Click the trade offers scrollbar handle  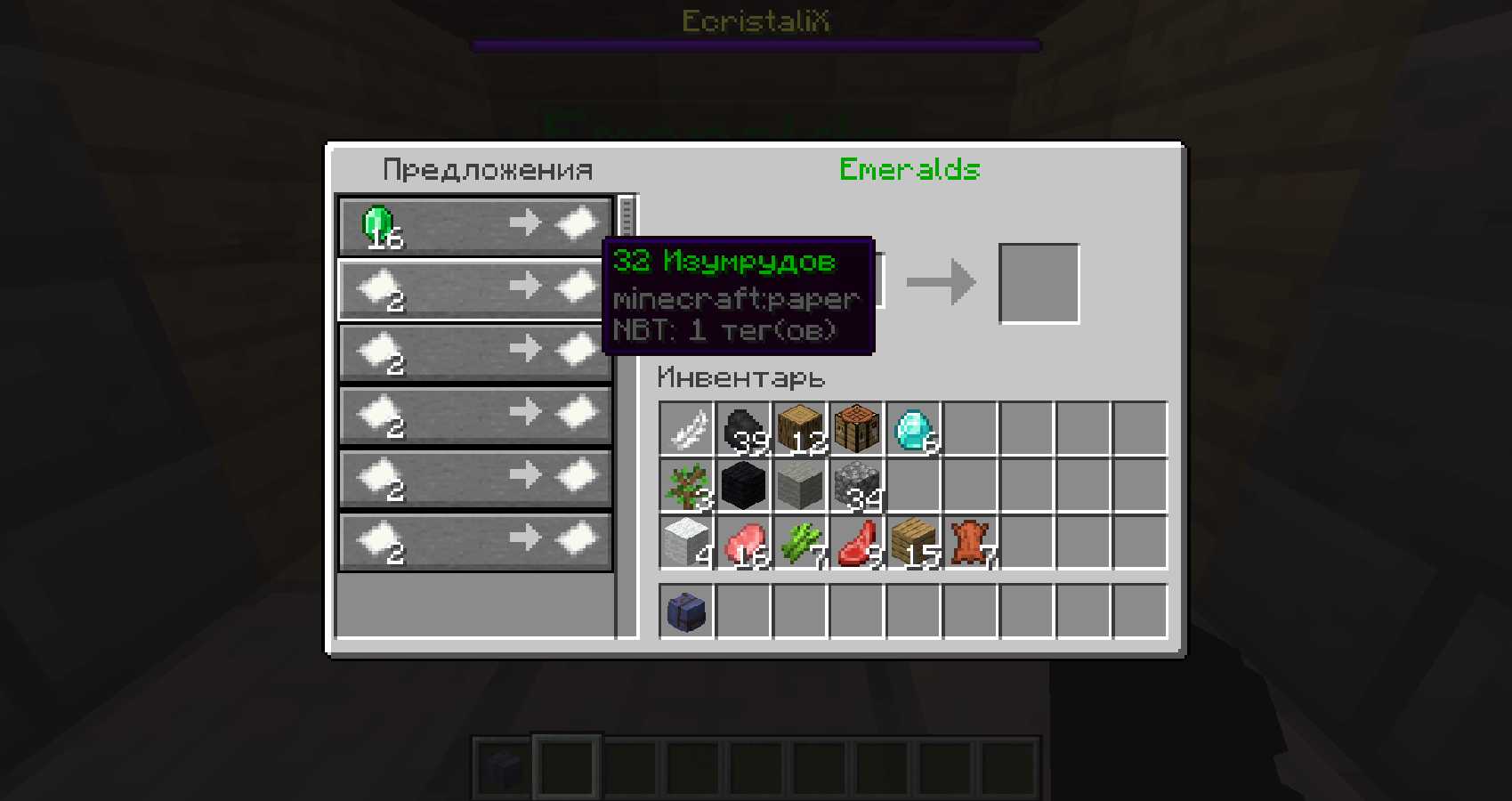click(x=627, y=217)
